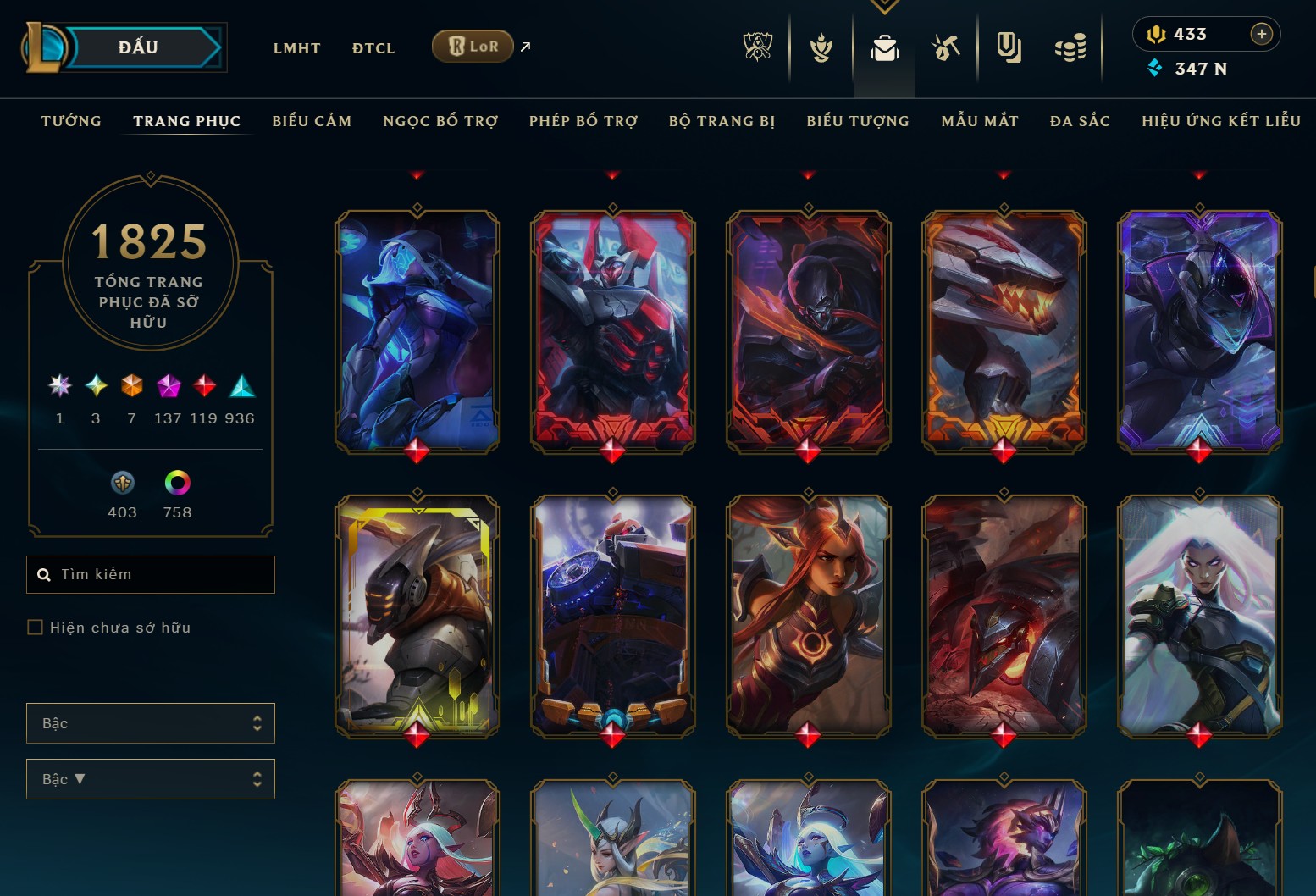Open the BIỂU TƯỢNG tab
The image size is (1316, 896).
pos(858,121)
